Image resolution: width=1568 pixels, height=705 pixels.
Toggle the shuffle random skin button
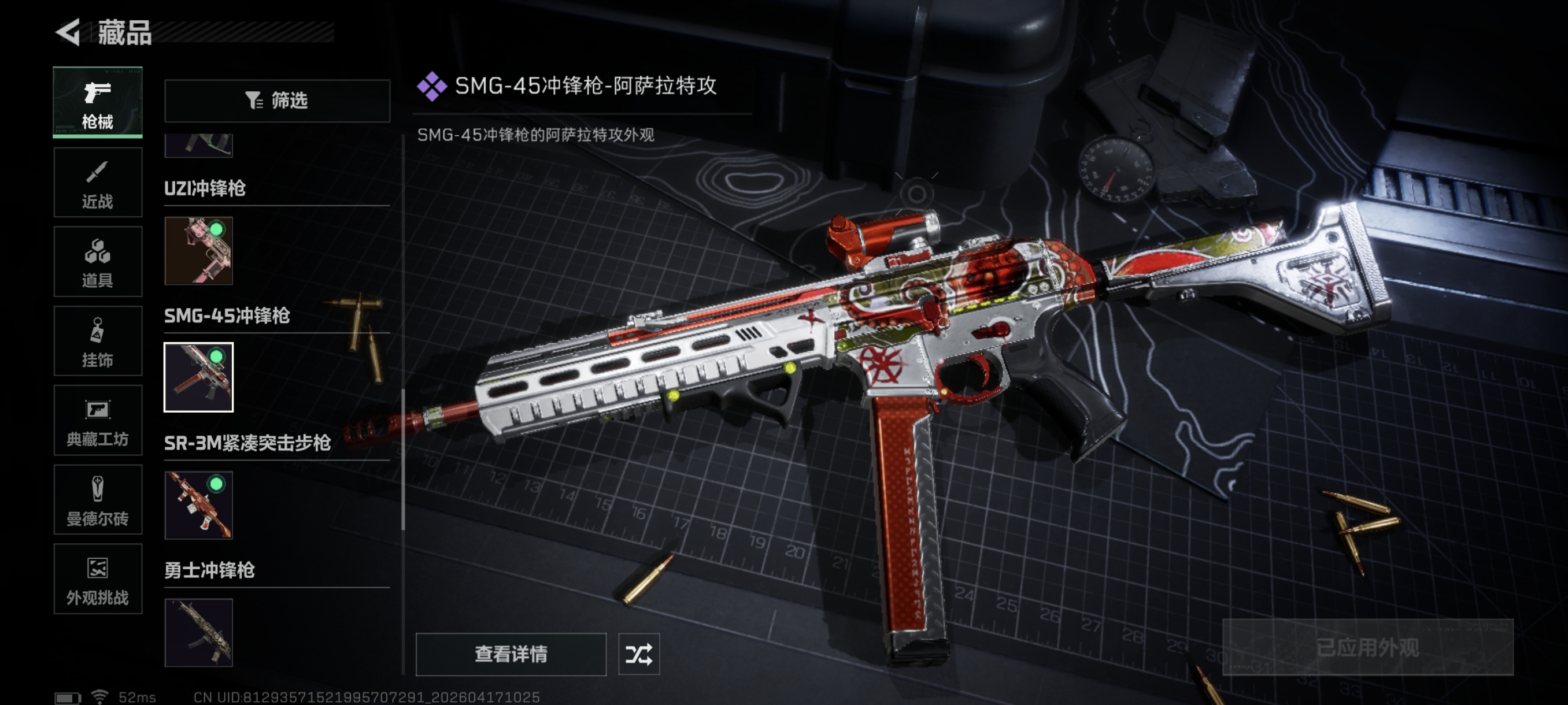(x=638, y=654)
